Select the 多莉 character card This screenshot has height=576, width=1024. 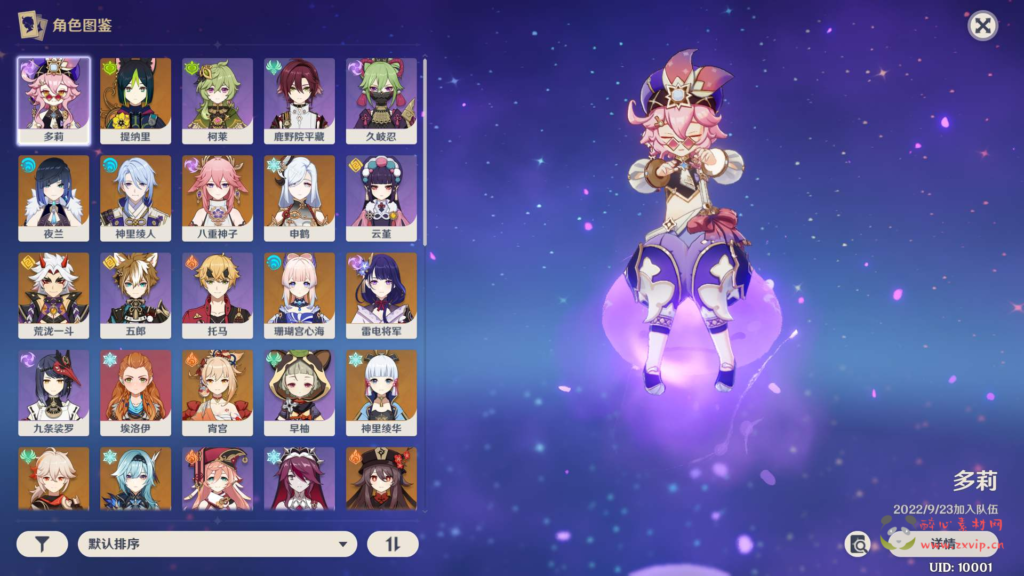(54, 100)
